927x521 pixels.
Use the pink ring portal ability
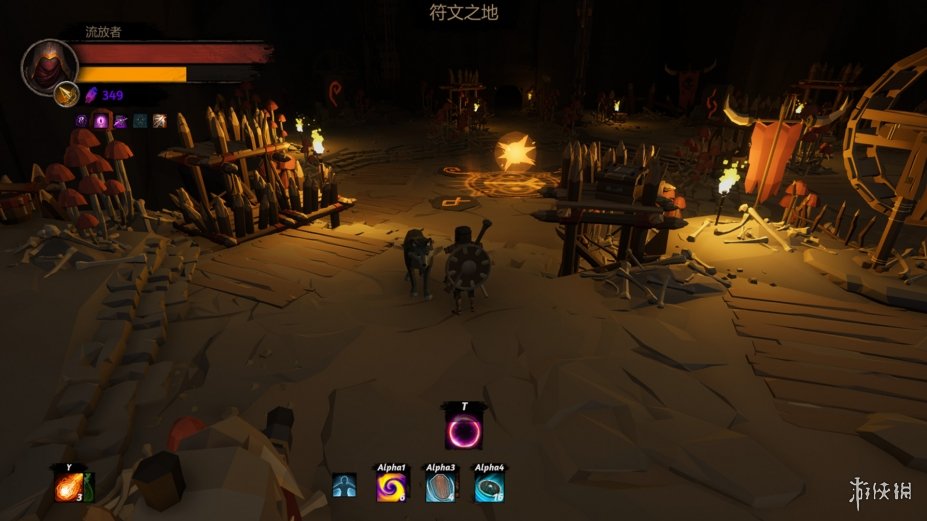[x=464, y=431]
